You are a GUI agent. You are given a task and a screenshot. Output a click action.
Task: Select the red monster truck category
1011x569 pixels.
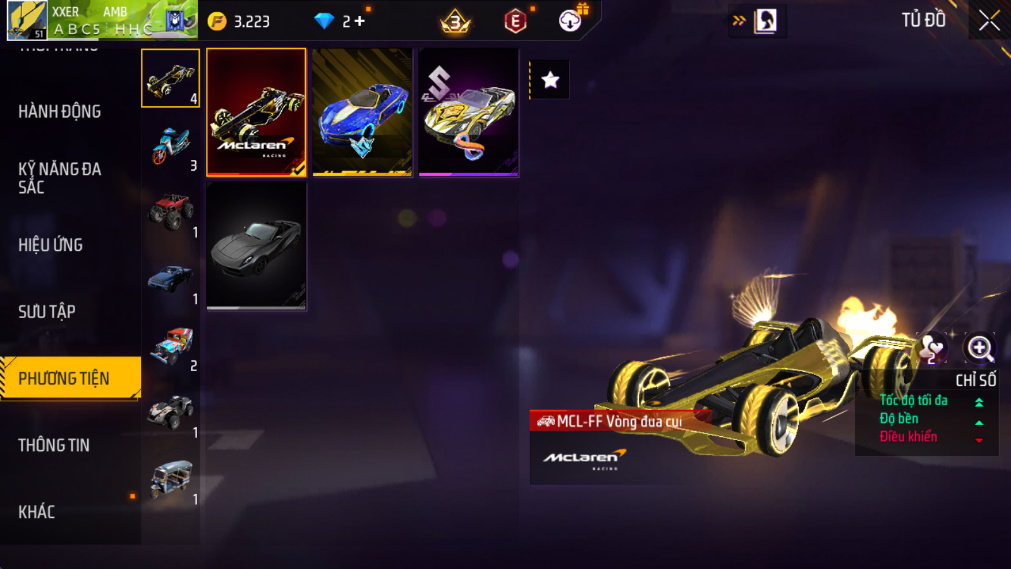[170, 212]
